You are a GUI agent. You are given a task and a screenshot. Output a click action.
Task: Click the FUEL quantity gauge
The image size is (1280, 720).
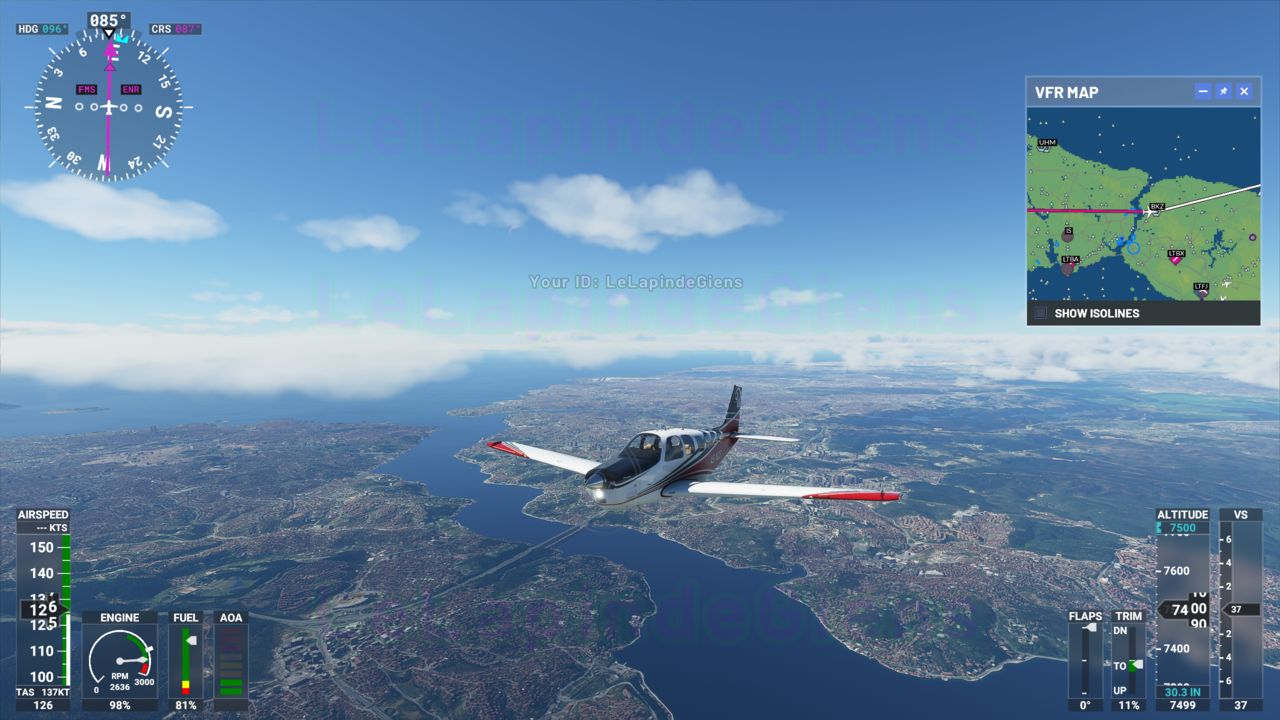click(186, 662)
